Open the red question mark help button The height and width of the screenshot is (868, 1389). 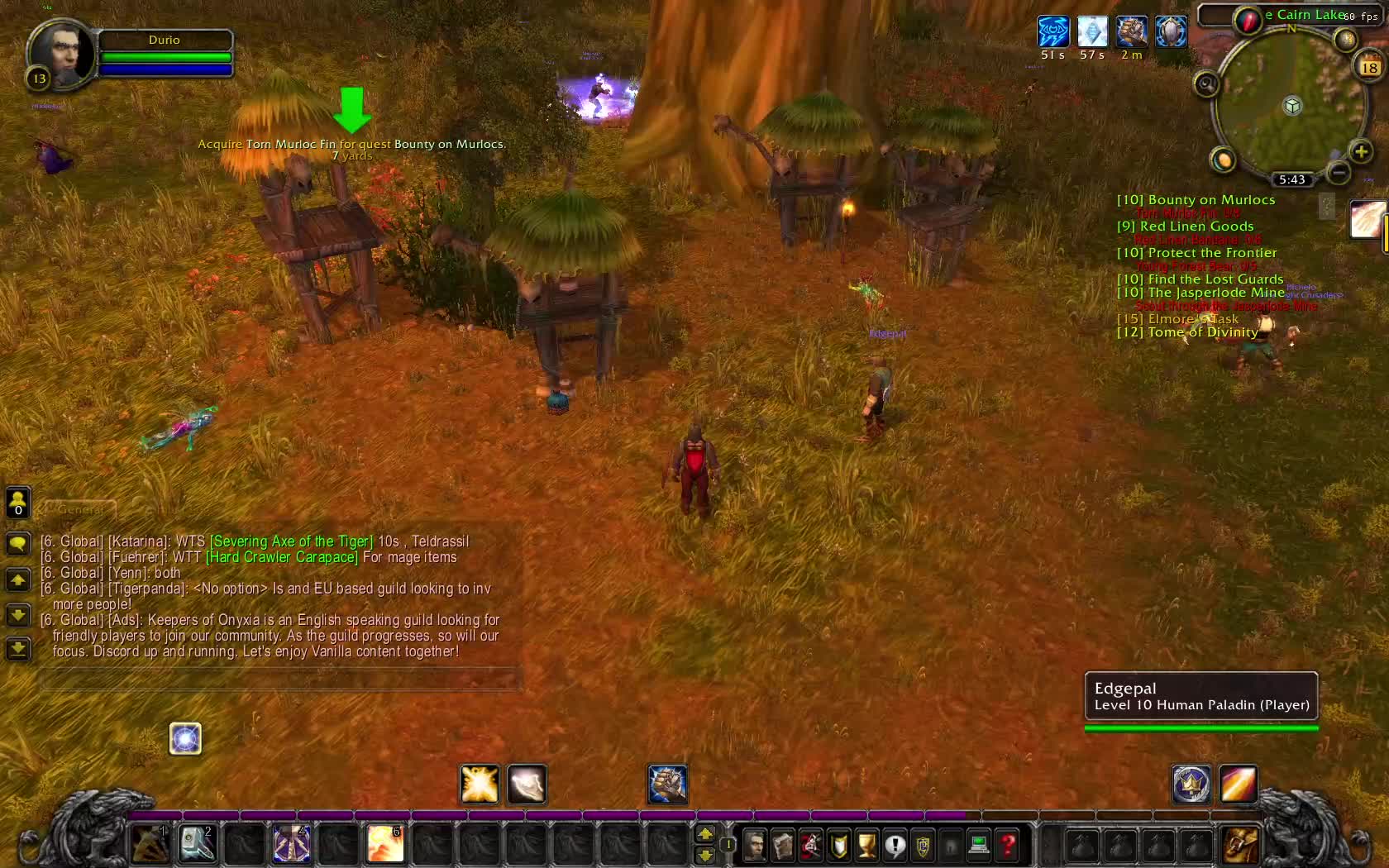[1008, 845]
